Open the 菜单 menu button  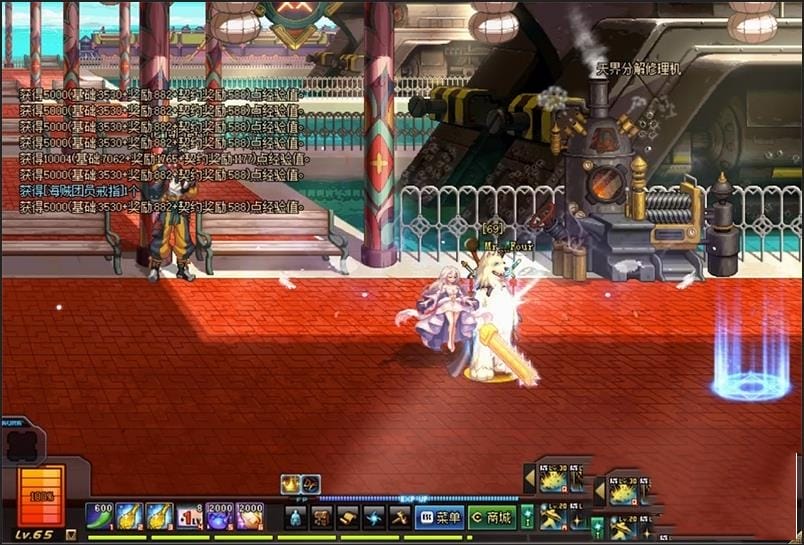pos(439,517)
